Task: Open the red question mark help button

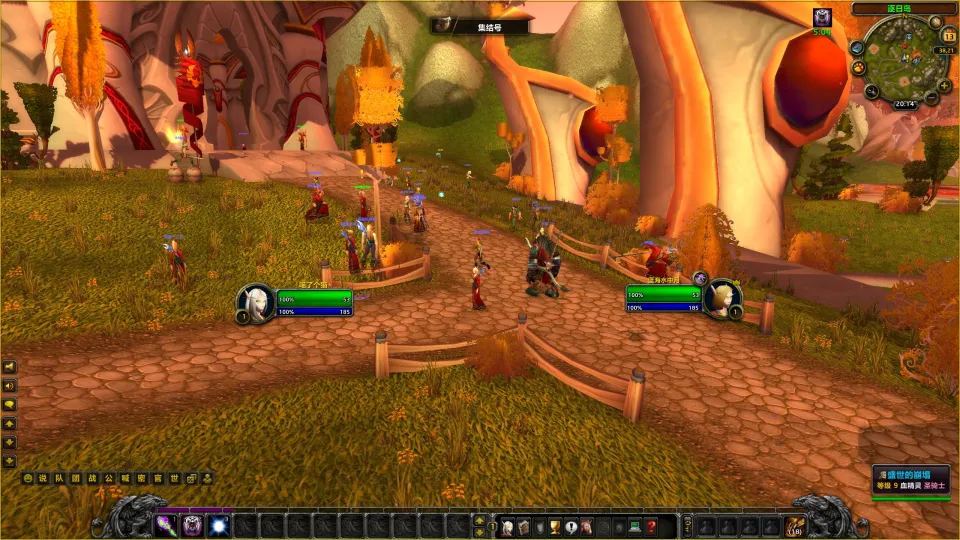Action: tap(651, 526)
